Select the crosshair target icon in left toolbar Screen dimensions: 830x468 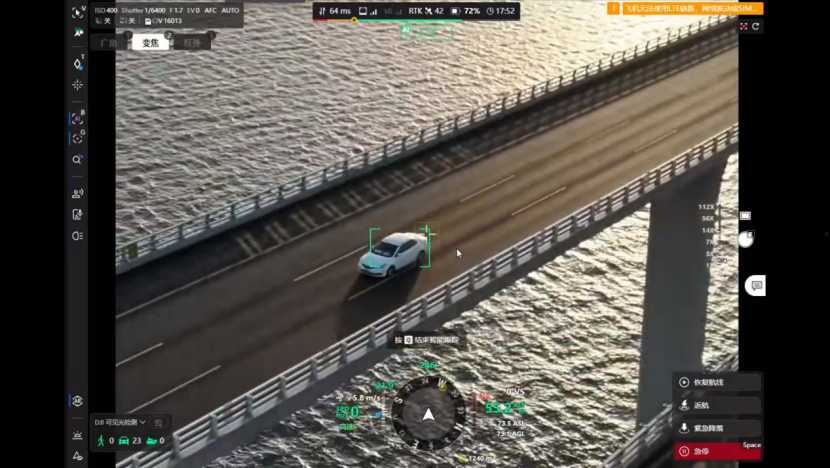click(x=77, y=85)
